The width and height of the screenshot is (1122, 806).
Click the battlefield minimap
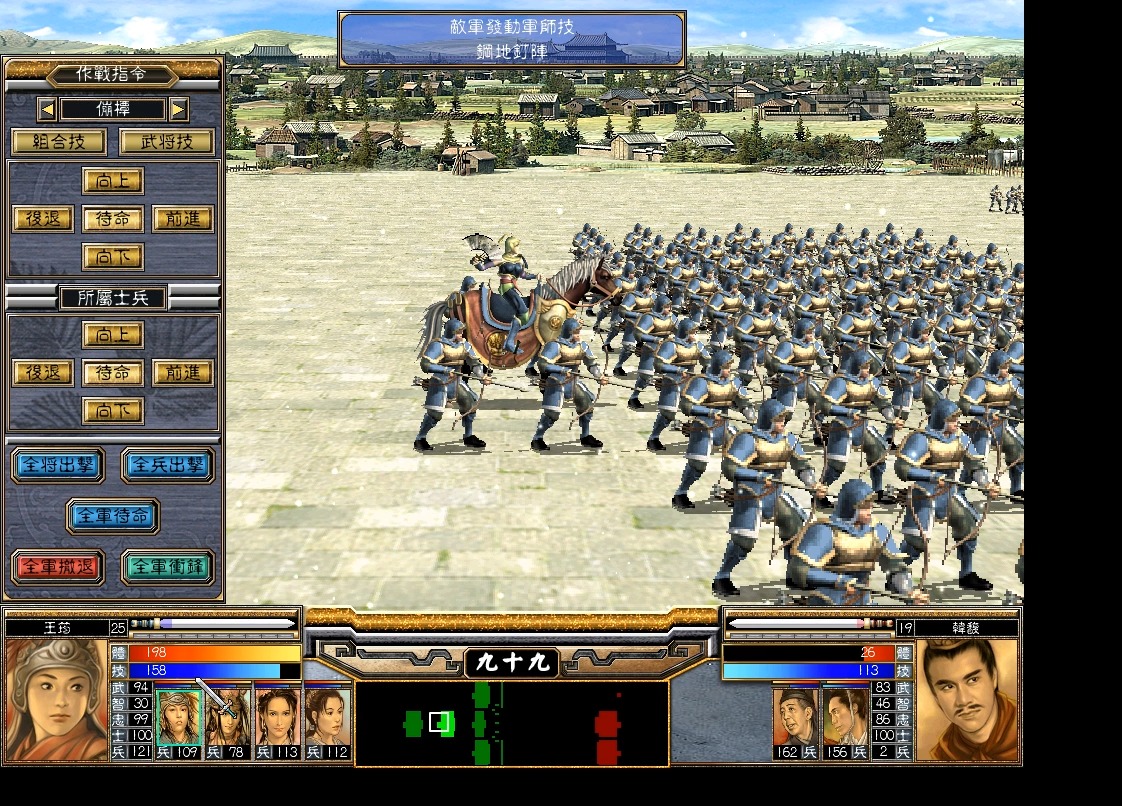[x=512, y=723]
